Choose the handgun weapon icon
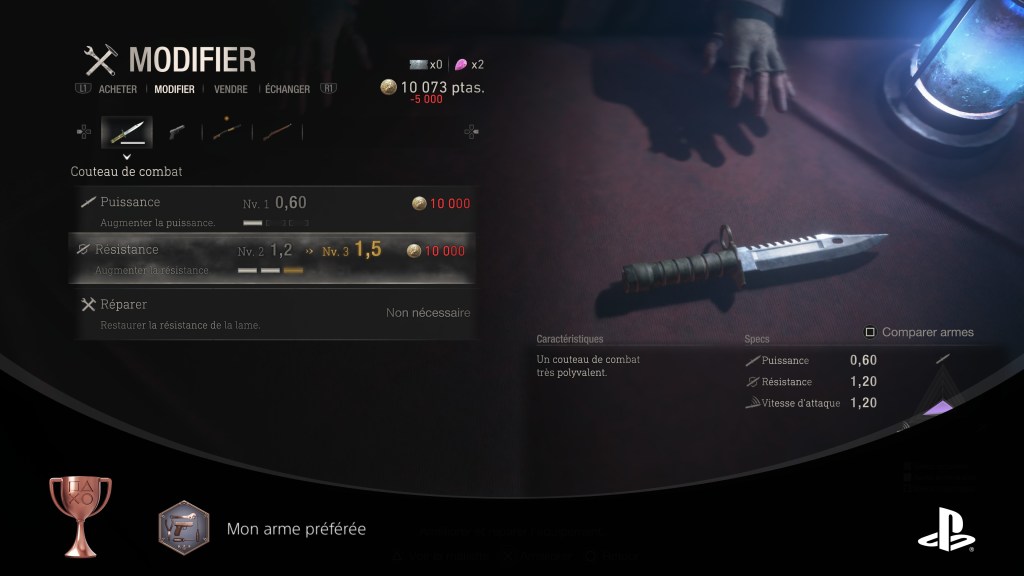Image resolution: width=1024 pixels, height=576 pixels. pos(177,131)
